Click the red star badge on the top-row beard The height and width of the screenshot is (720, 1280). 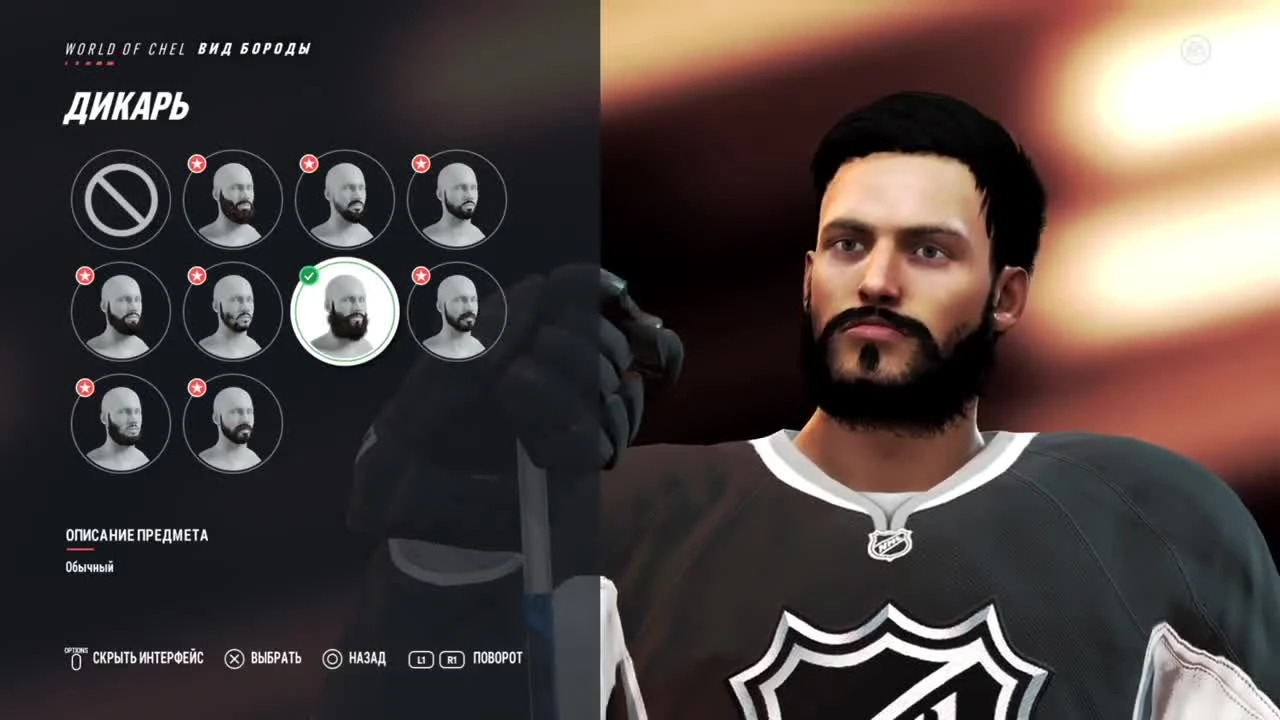tap(197, 163)
